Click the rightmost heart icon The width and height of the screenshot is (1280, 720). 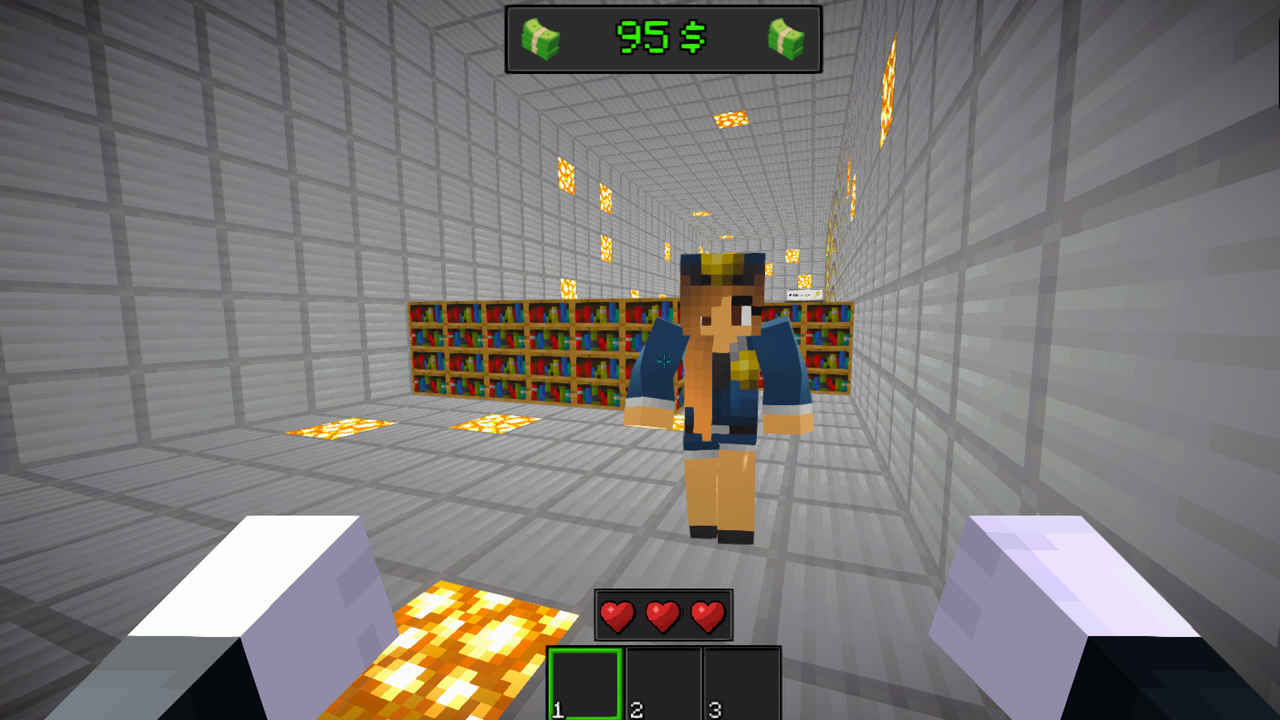(x=708, y=614)
